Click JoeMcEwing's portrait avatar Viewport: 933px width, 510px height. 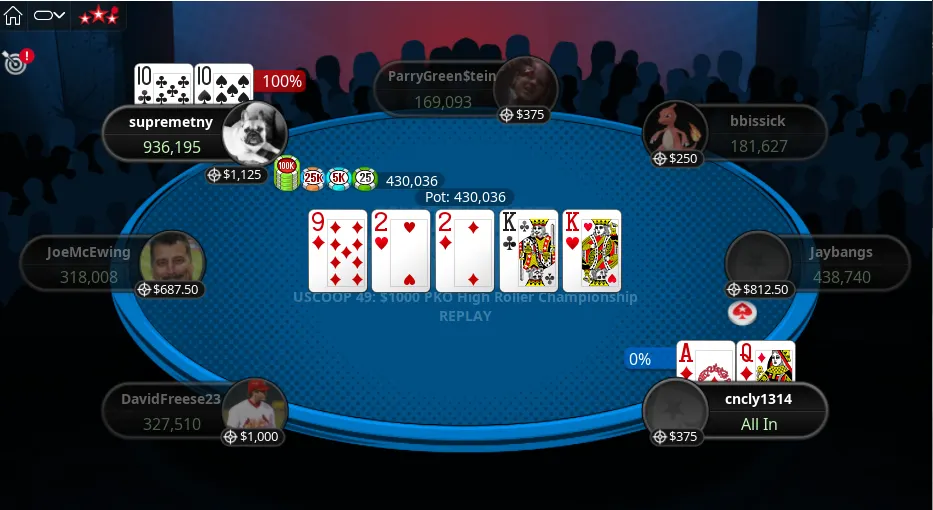170,260
